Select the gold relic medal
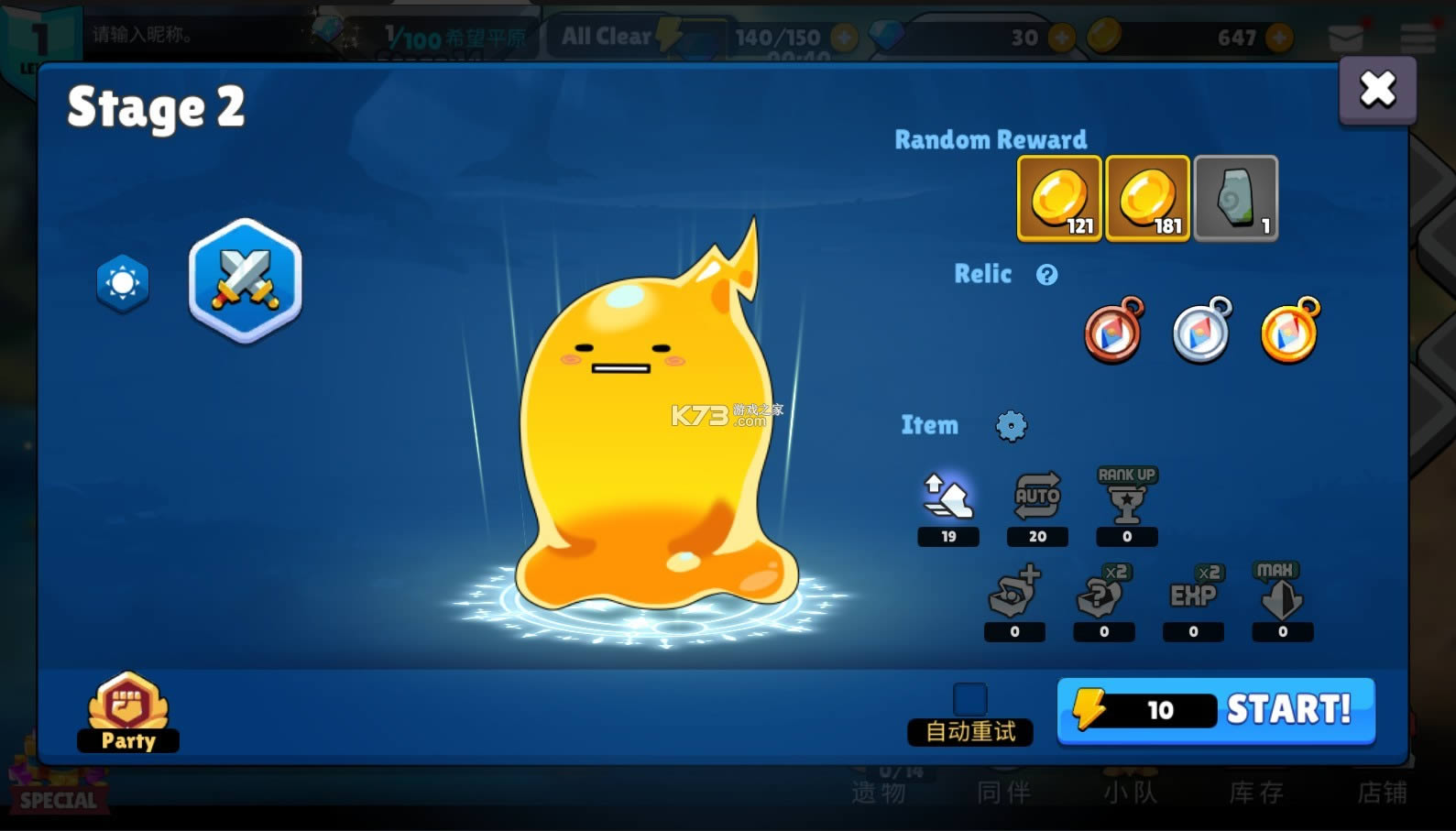This screenshot has height=831, width=1456. coord(1290,333)
